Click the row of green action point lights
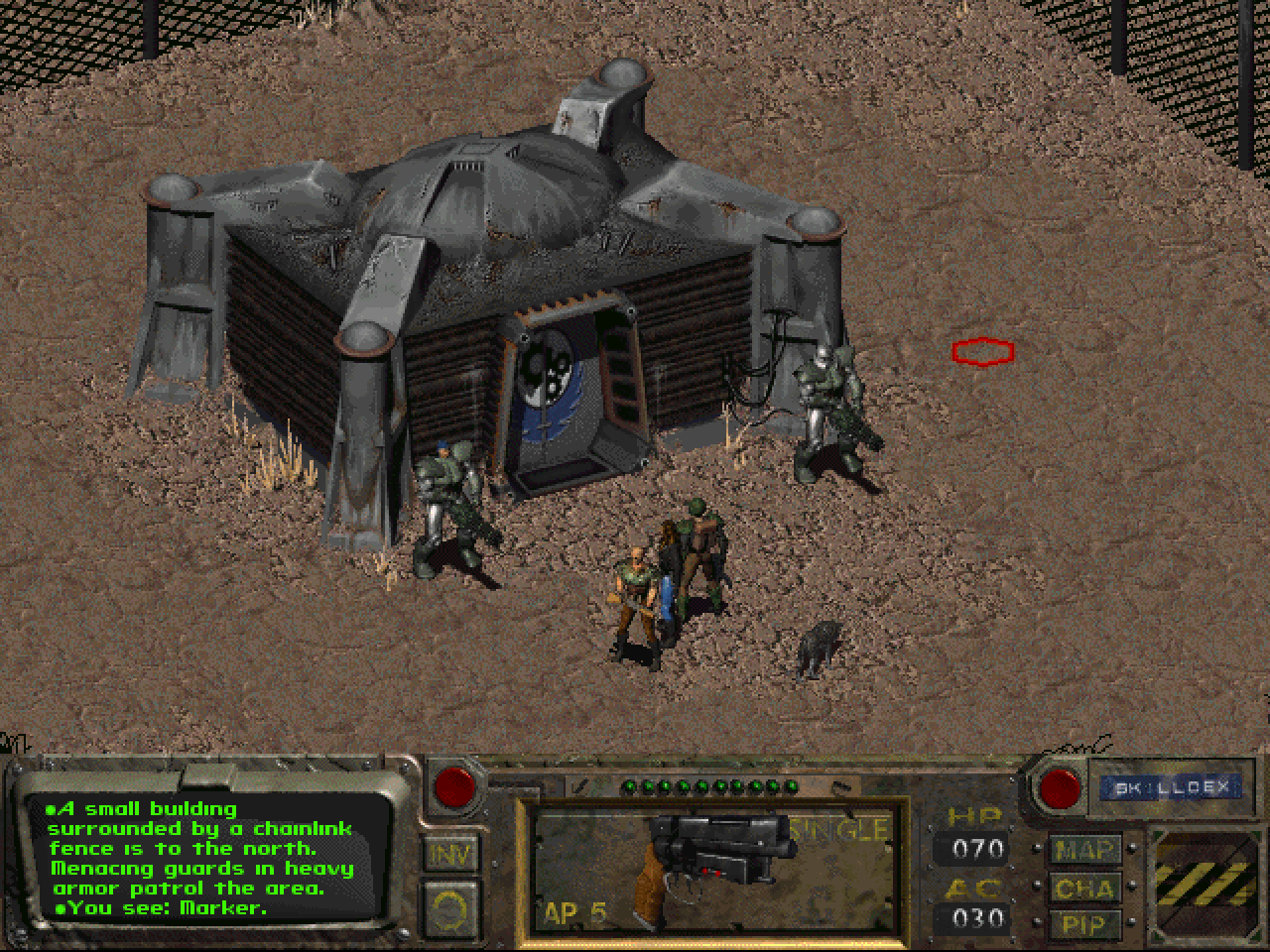This screenshot has width=1270, height=952. tap(710, 783)
